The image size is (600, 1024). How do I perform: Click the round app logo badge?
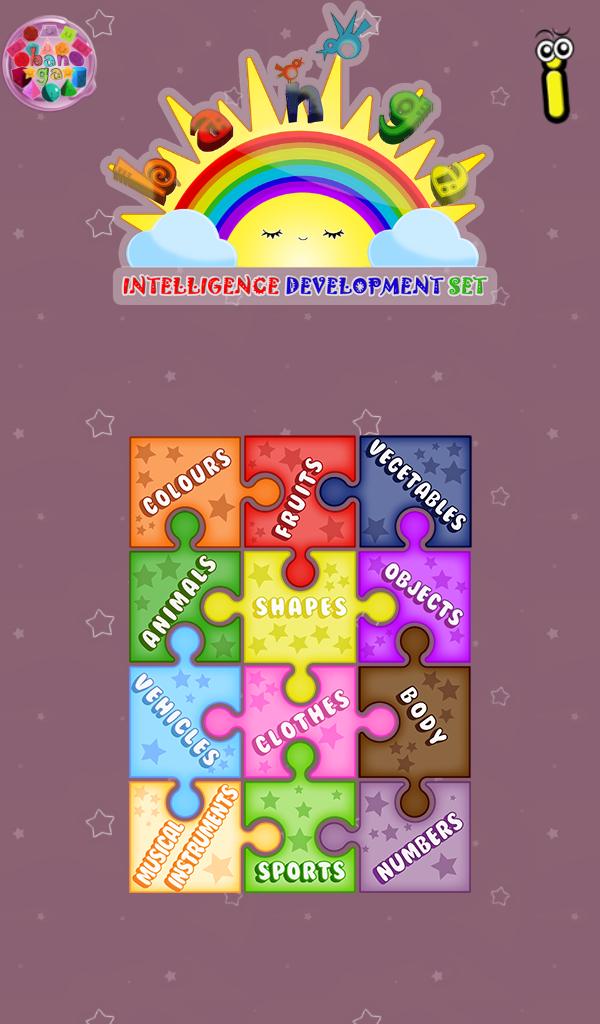click(51, 62)
